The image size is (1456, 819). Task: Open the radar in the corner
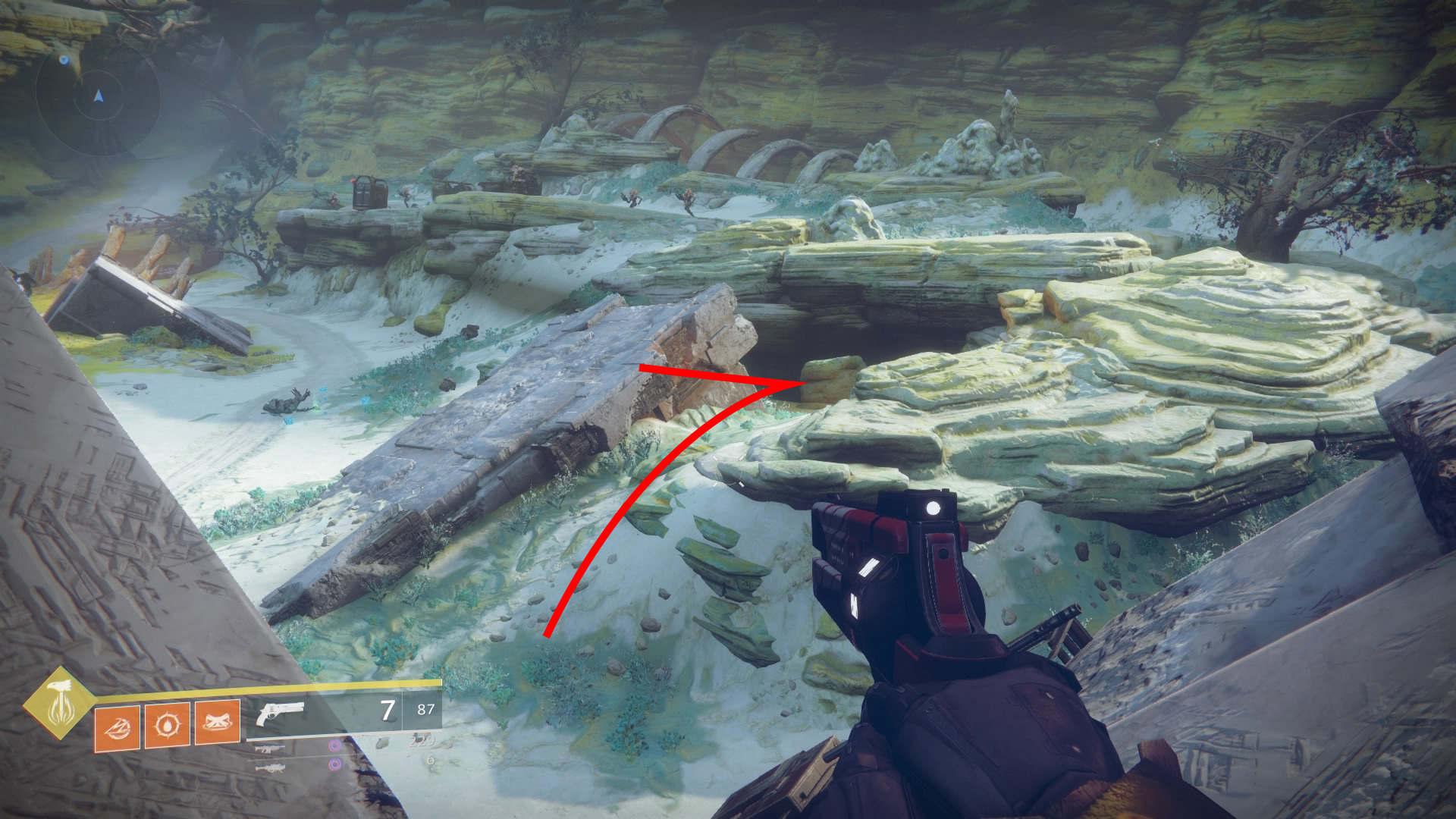pyautogui.click(x=98, y=96)
